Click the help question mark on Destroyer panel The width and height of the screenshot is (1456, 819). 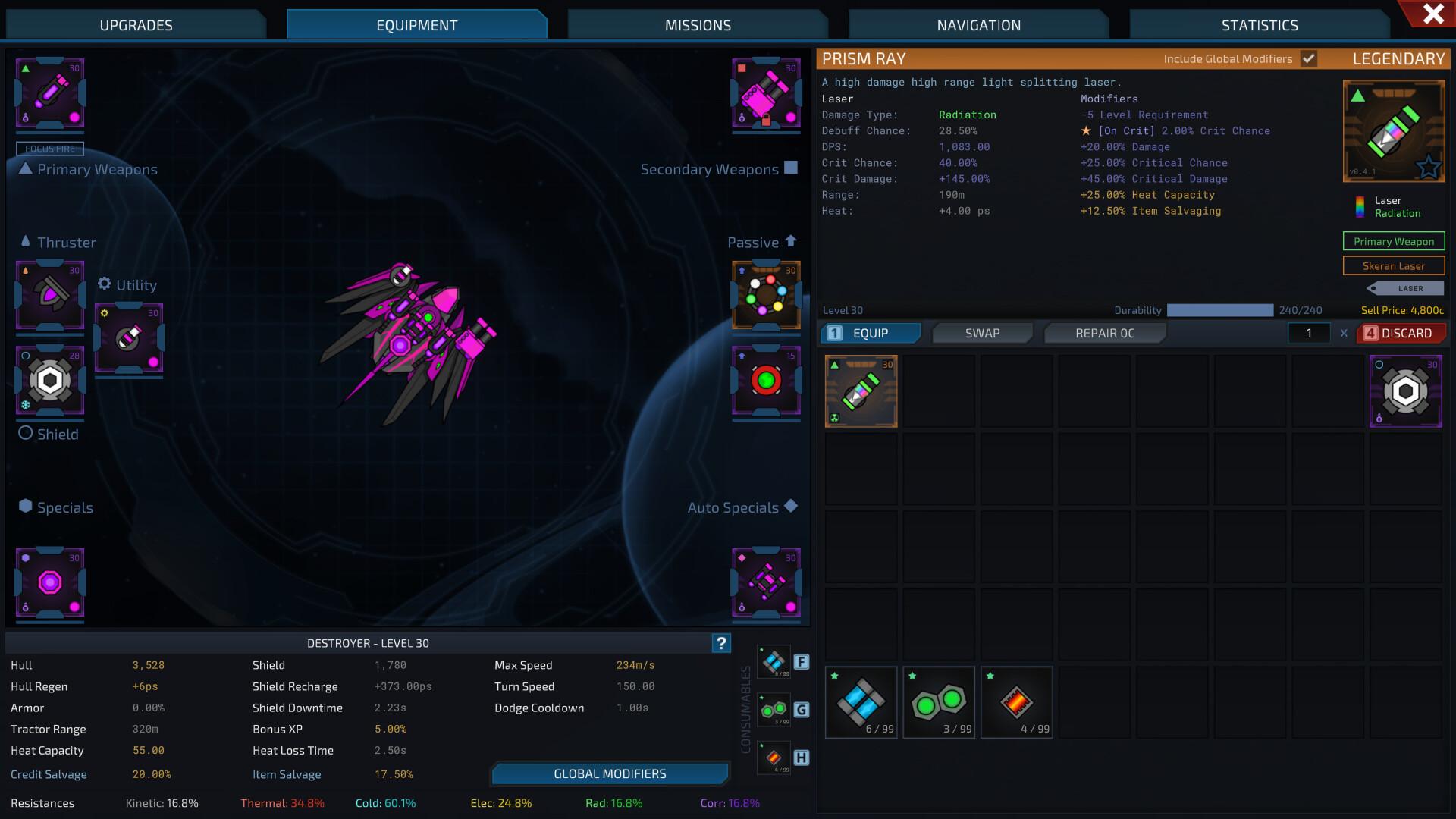[x=720, y=642]
